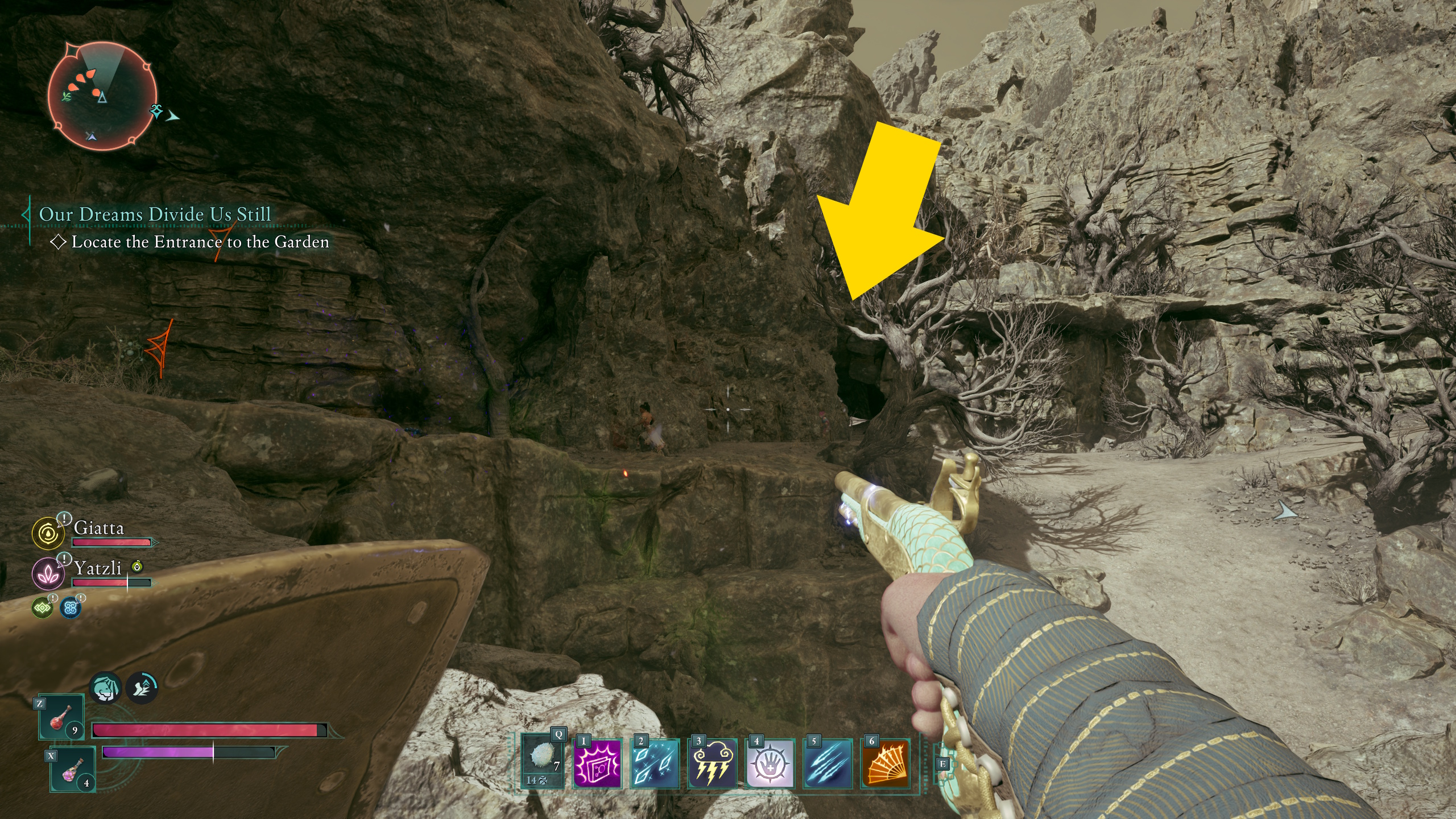Select Yatzli's pink lotus ability icon
Screen dimensions: 1456x819
48,573
